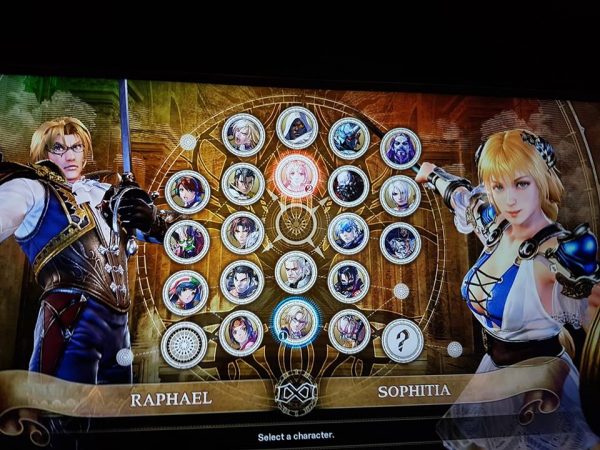Choose Raphael's blue-highlighted portrait
The image size is (600, 450).
296,322
